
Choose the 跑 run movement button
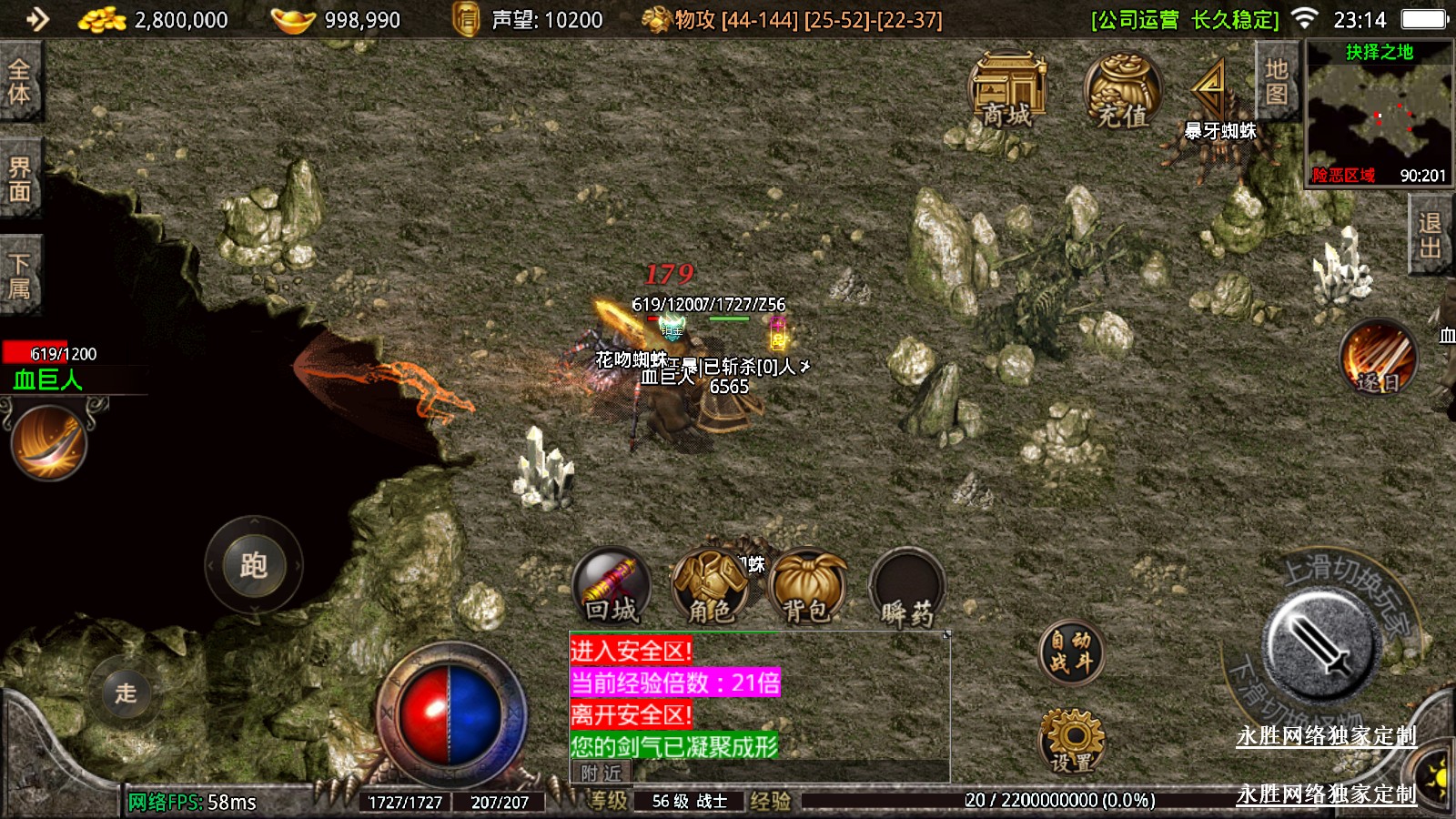253,565
